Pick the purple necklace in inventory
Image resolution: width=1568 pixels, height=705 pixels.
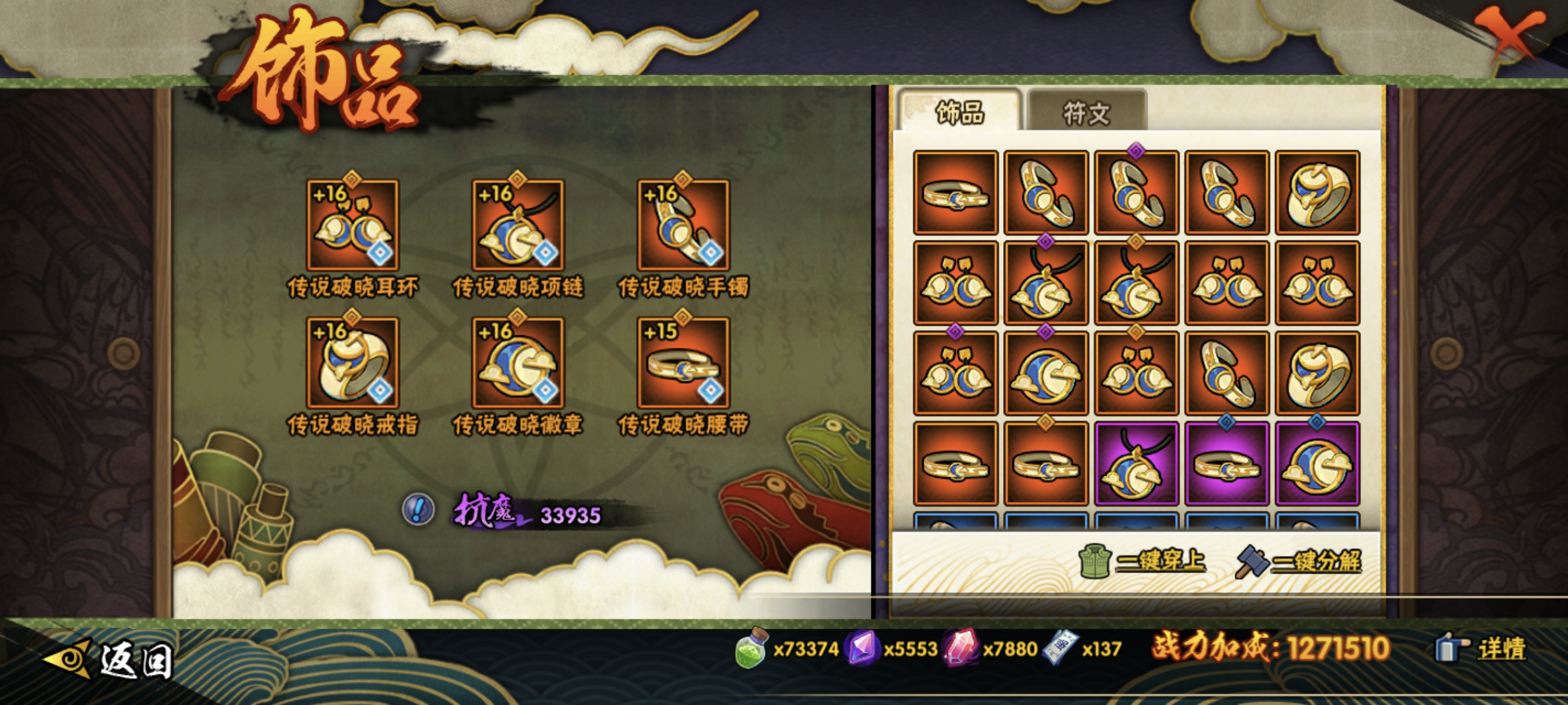(x=1136, y=463)
